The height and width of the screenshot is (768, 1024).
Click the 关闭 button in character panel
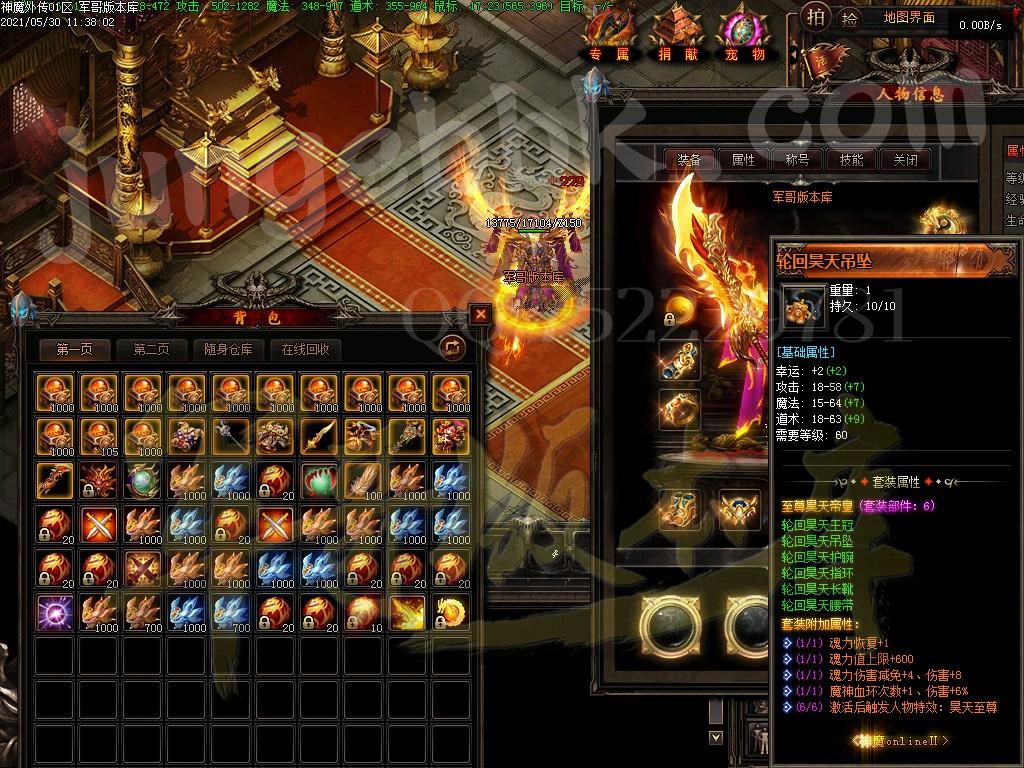tap(905, 159)
